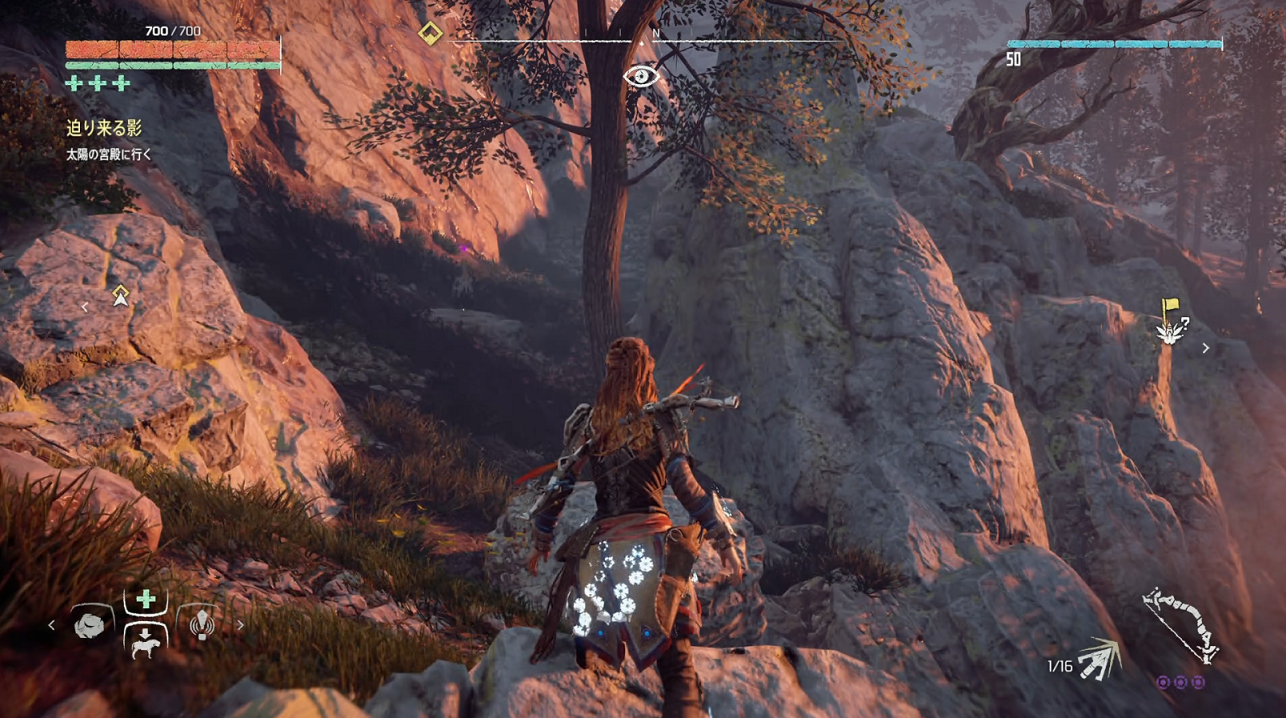Open the quest tracker 迫り来る影
Screen dimensions: 1286x718
point(104,128)
